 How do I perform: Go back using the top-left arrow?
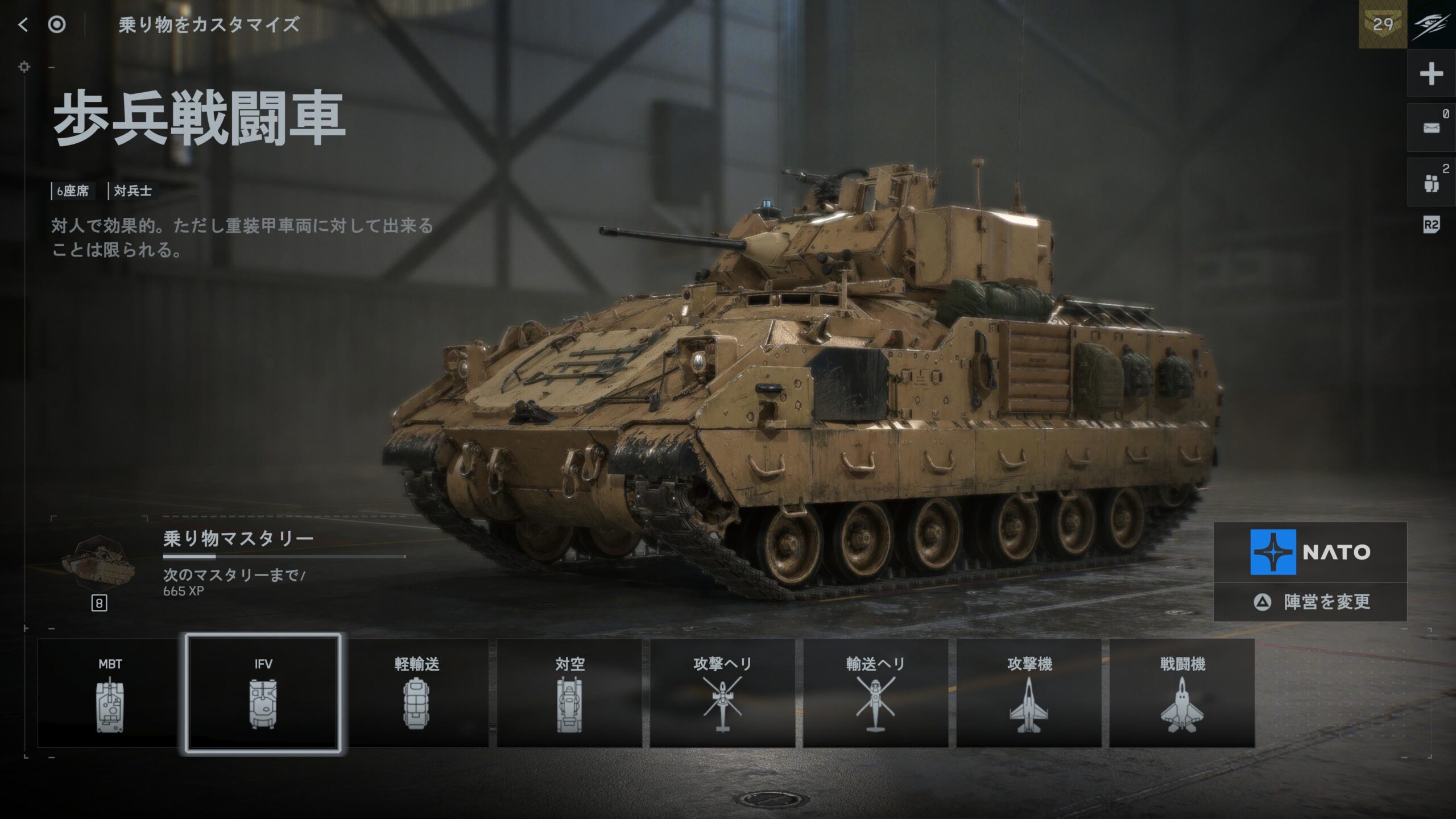coord(23,24)
